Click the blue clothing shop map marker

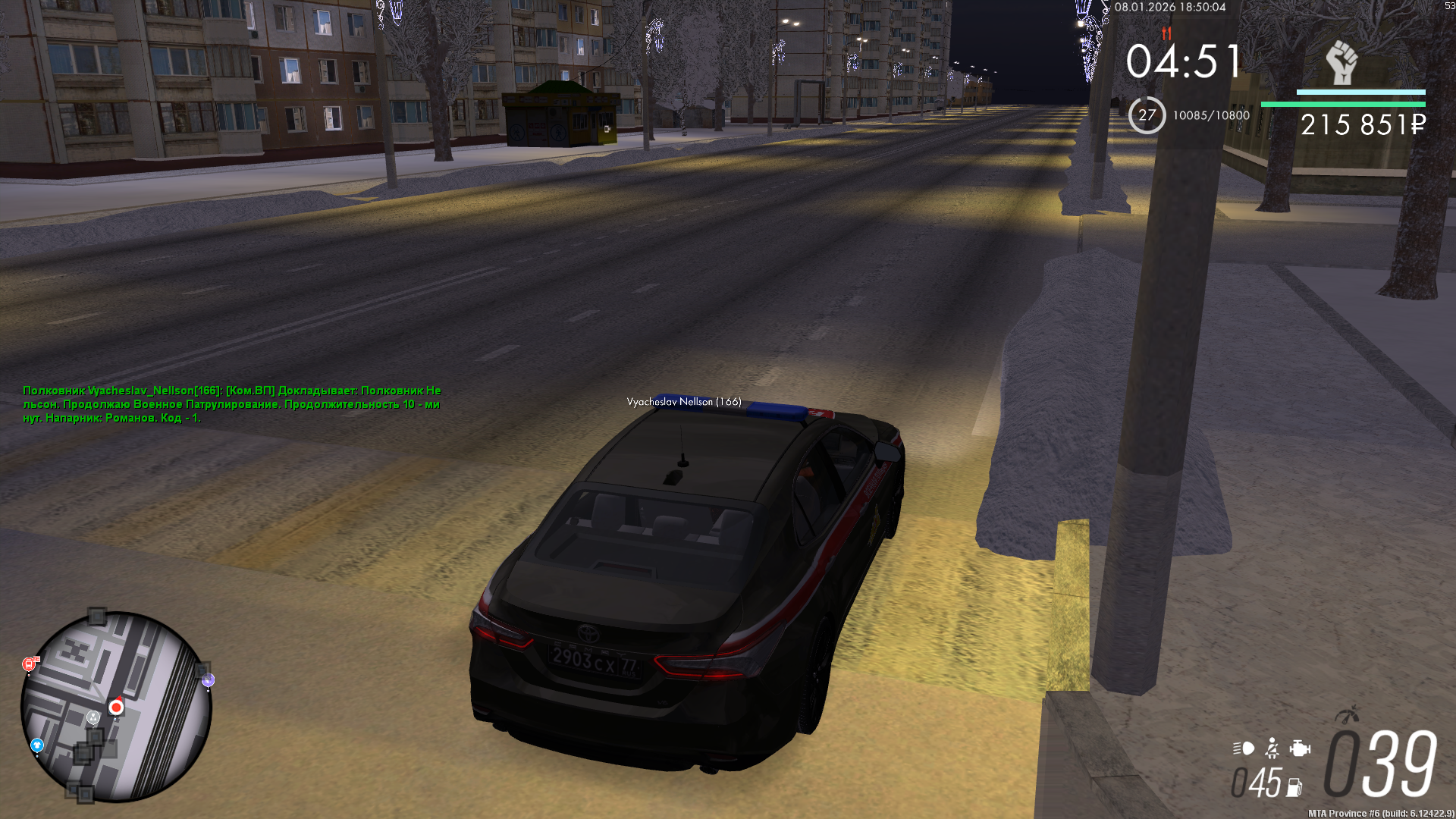coord(37,746)
